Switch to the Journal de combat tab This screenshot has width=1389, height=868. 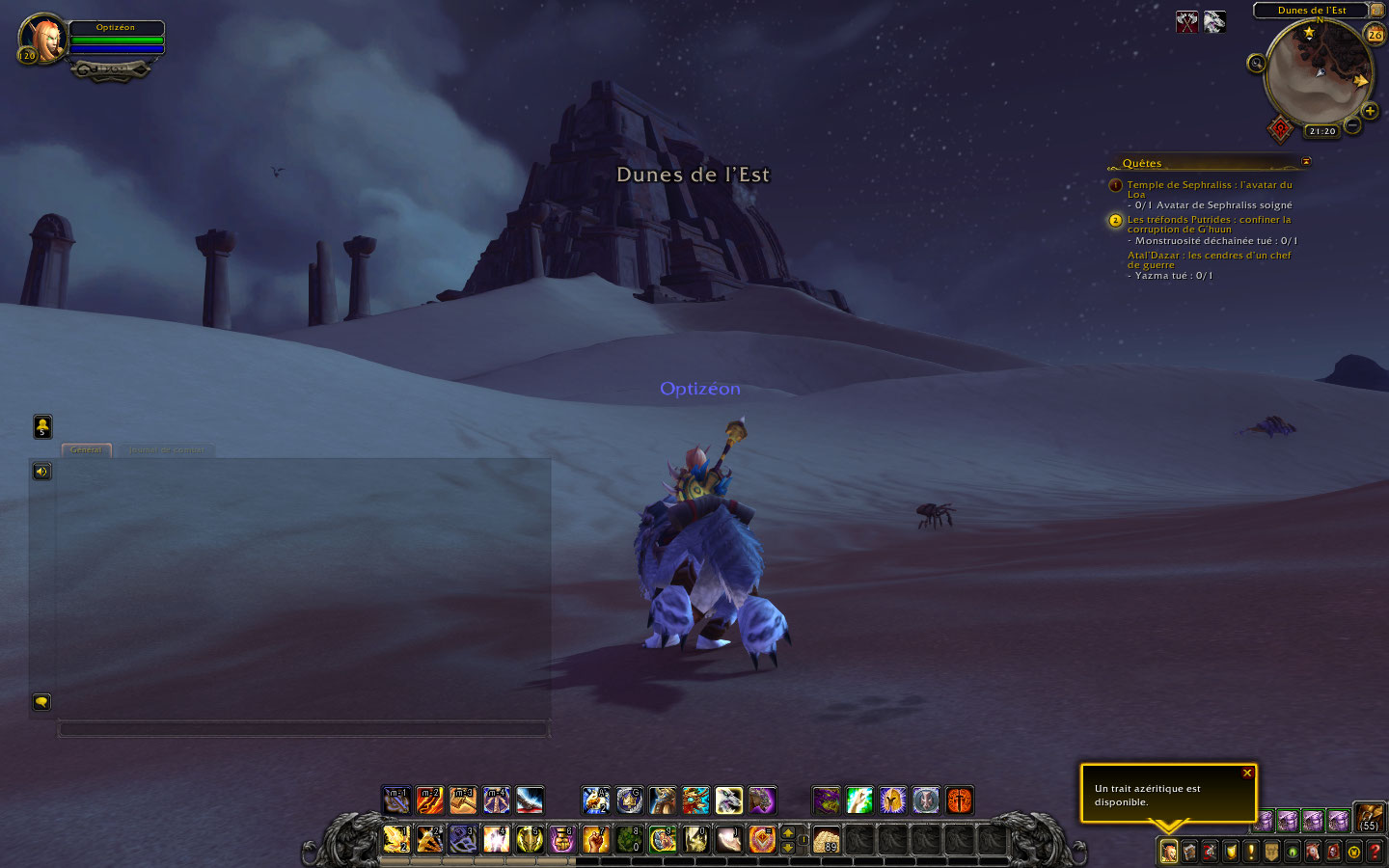[x=166, y=450]
